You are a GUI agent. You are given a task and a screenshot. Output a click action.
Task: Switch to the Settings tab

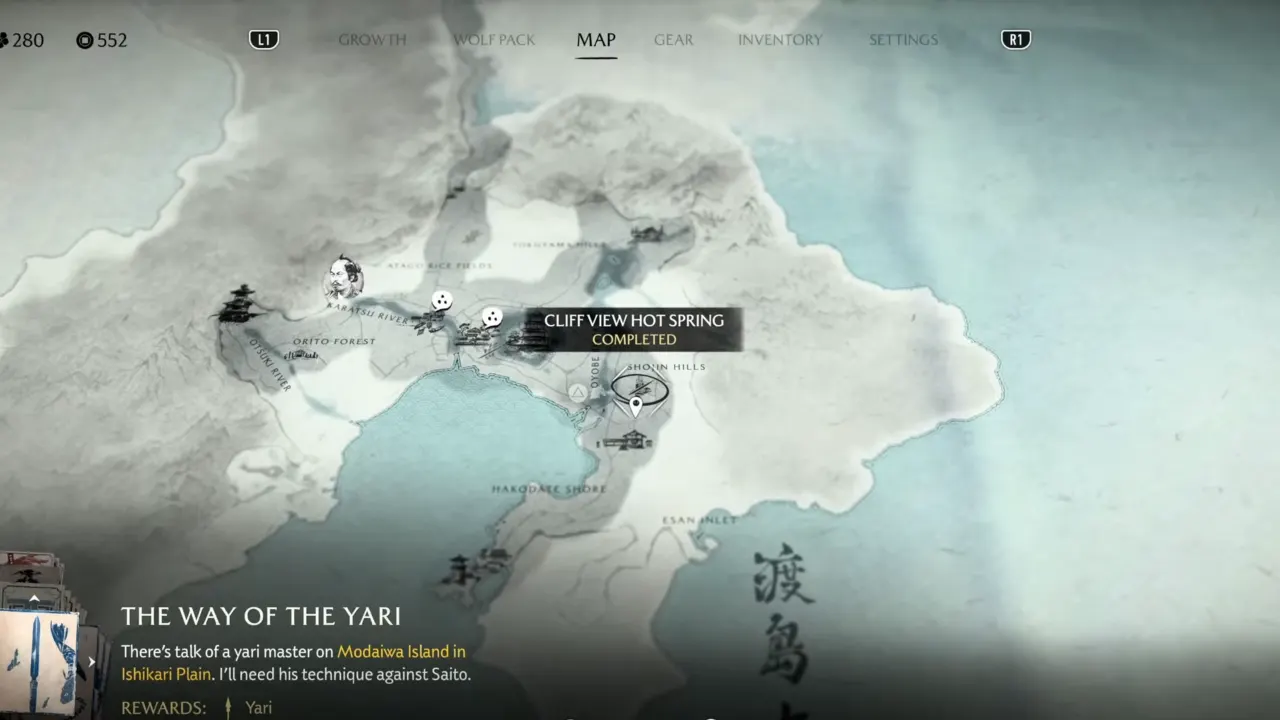[x=903, y=40]
